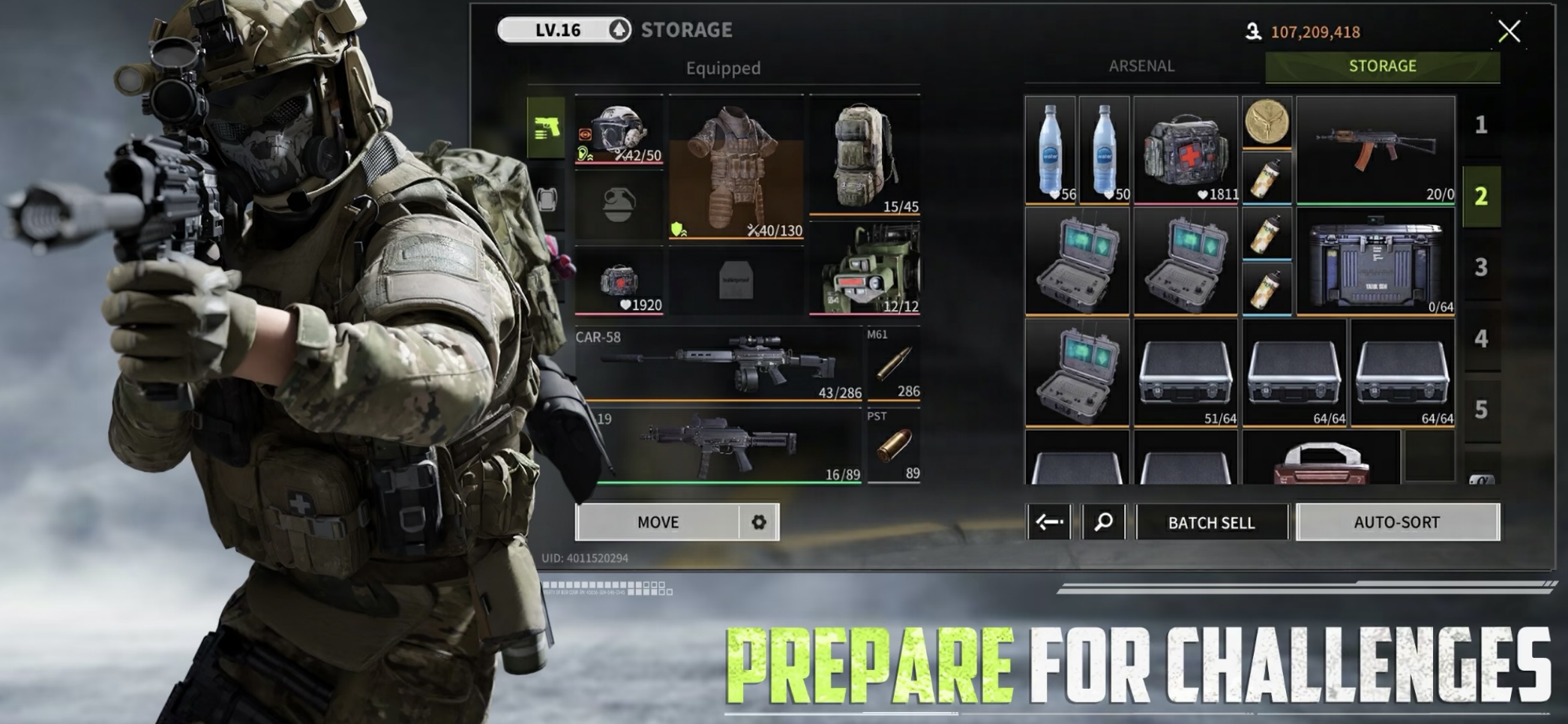Select the equipped body armor vest

[736, 167]
